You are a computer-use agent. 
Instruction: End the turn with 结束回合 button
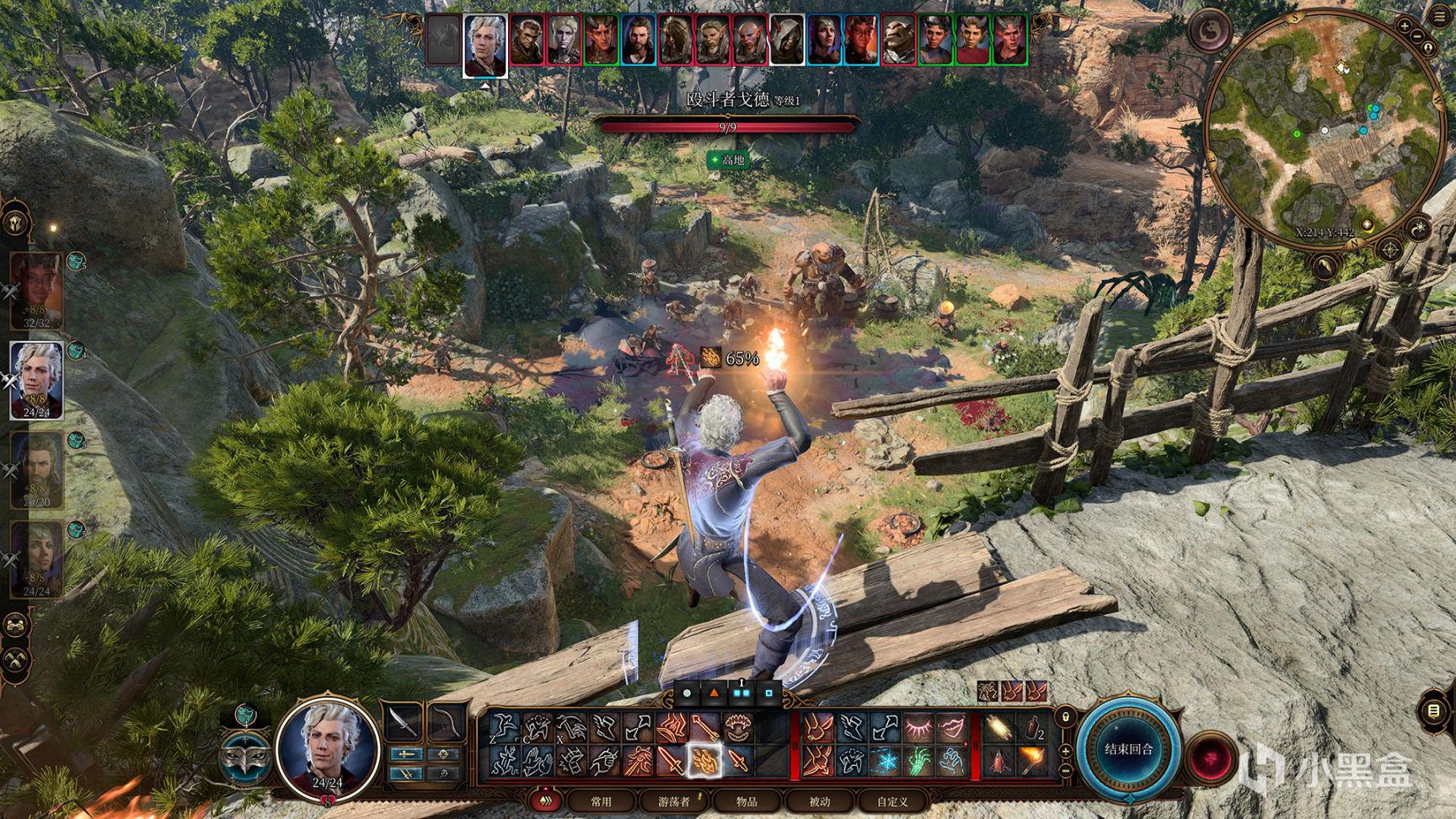click(1128, 750)
